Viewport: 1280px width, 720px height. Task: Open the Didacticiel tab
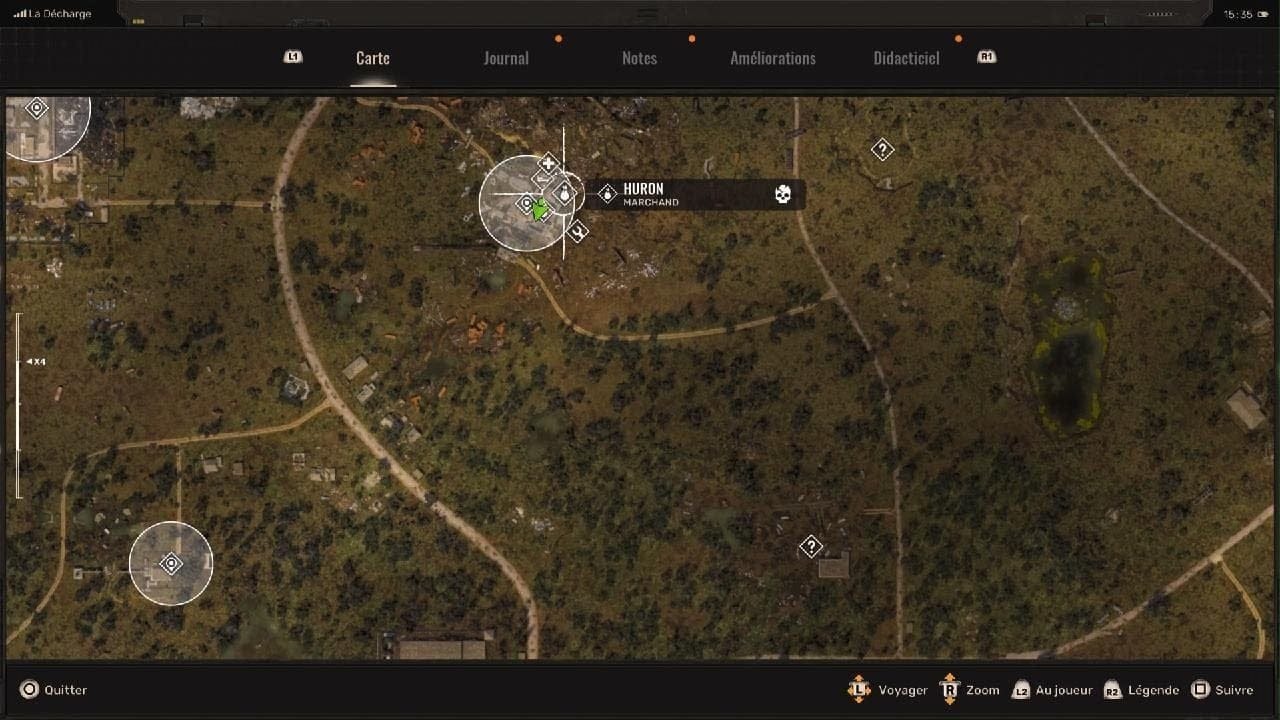coord(905,58)
